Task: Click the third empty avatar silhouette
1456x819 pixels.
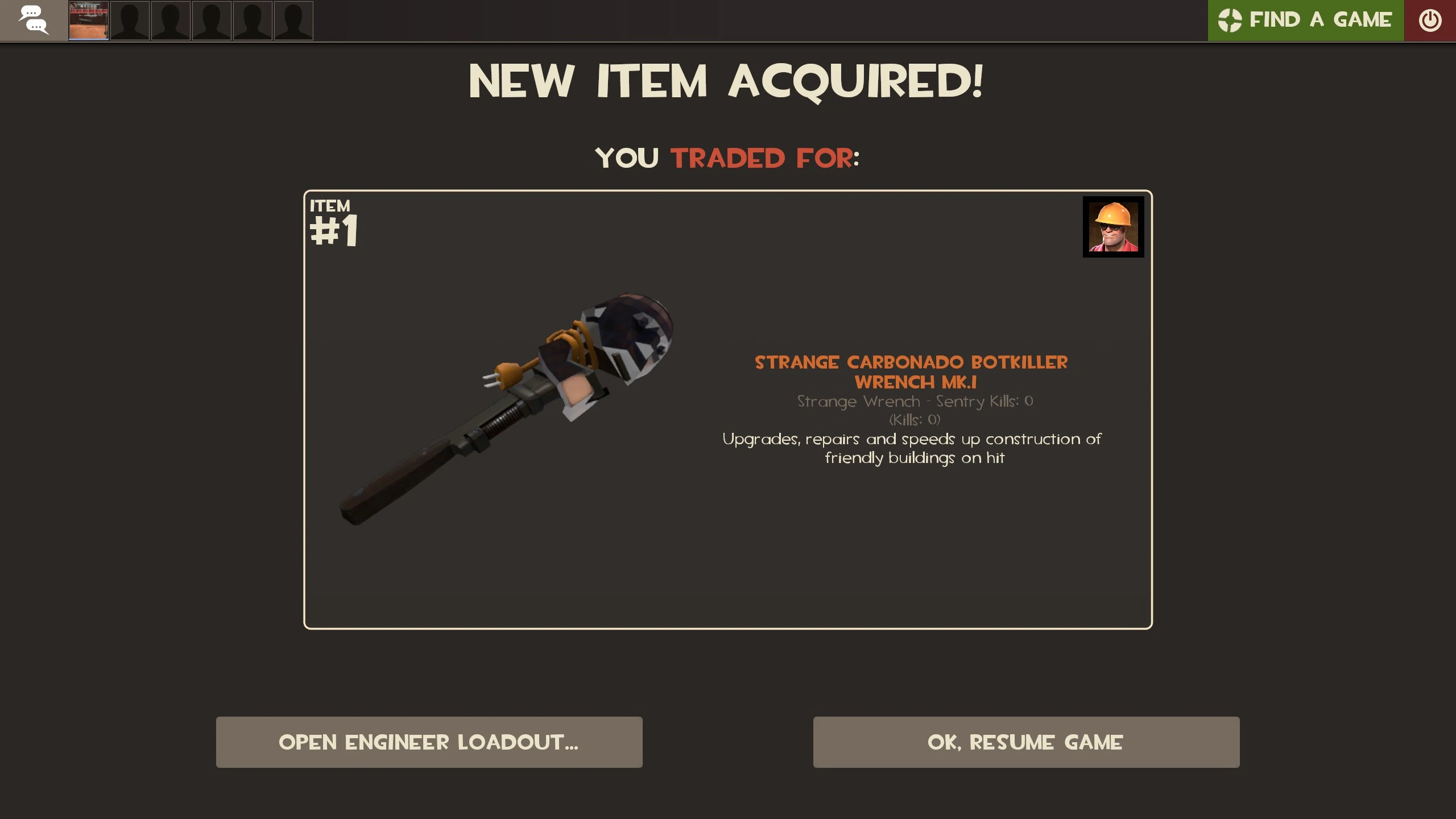Action: click(212, 20)
